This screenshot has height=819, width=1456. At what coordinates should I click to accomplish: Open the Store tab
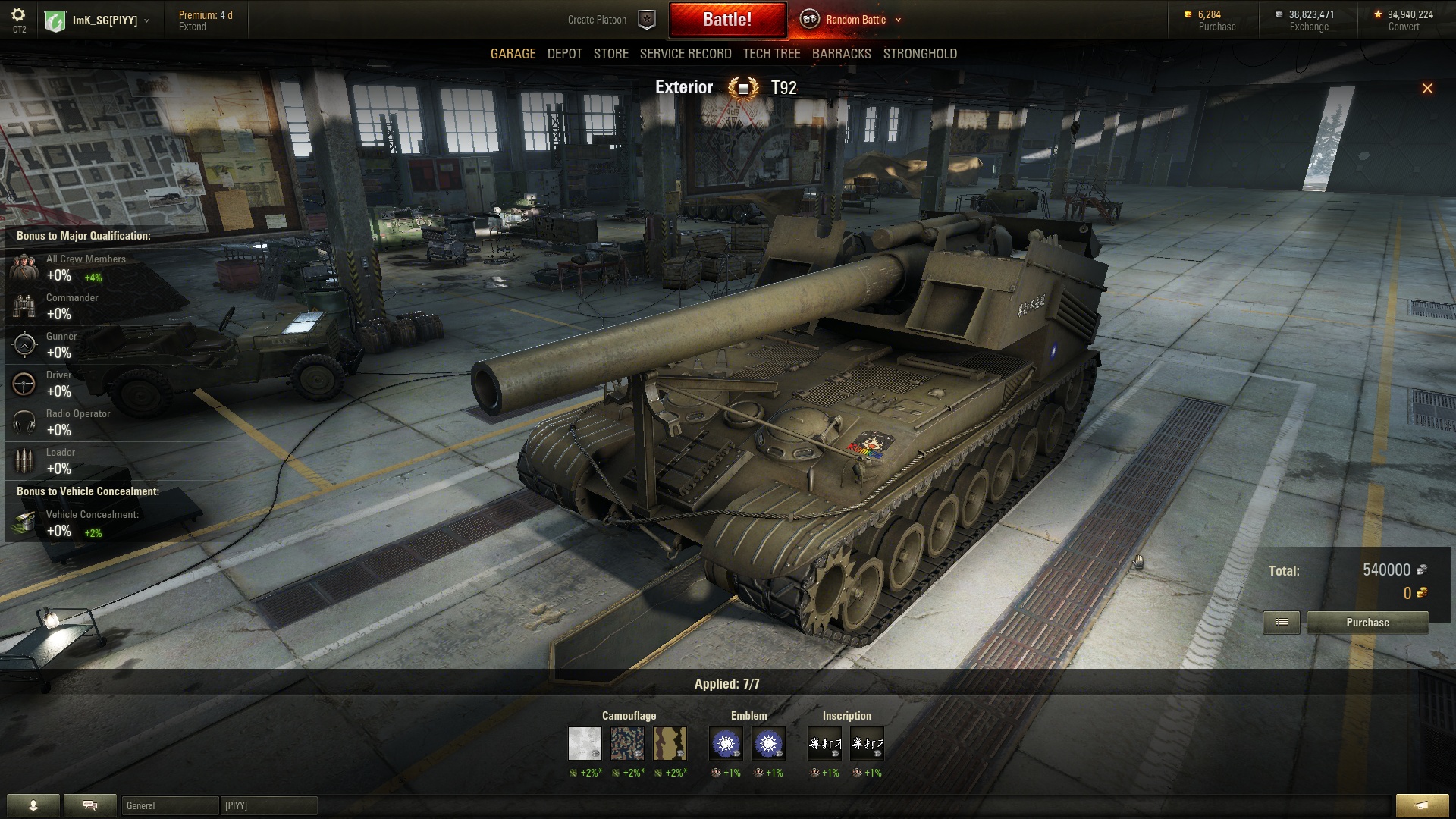tap(610, 54)
